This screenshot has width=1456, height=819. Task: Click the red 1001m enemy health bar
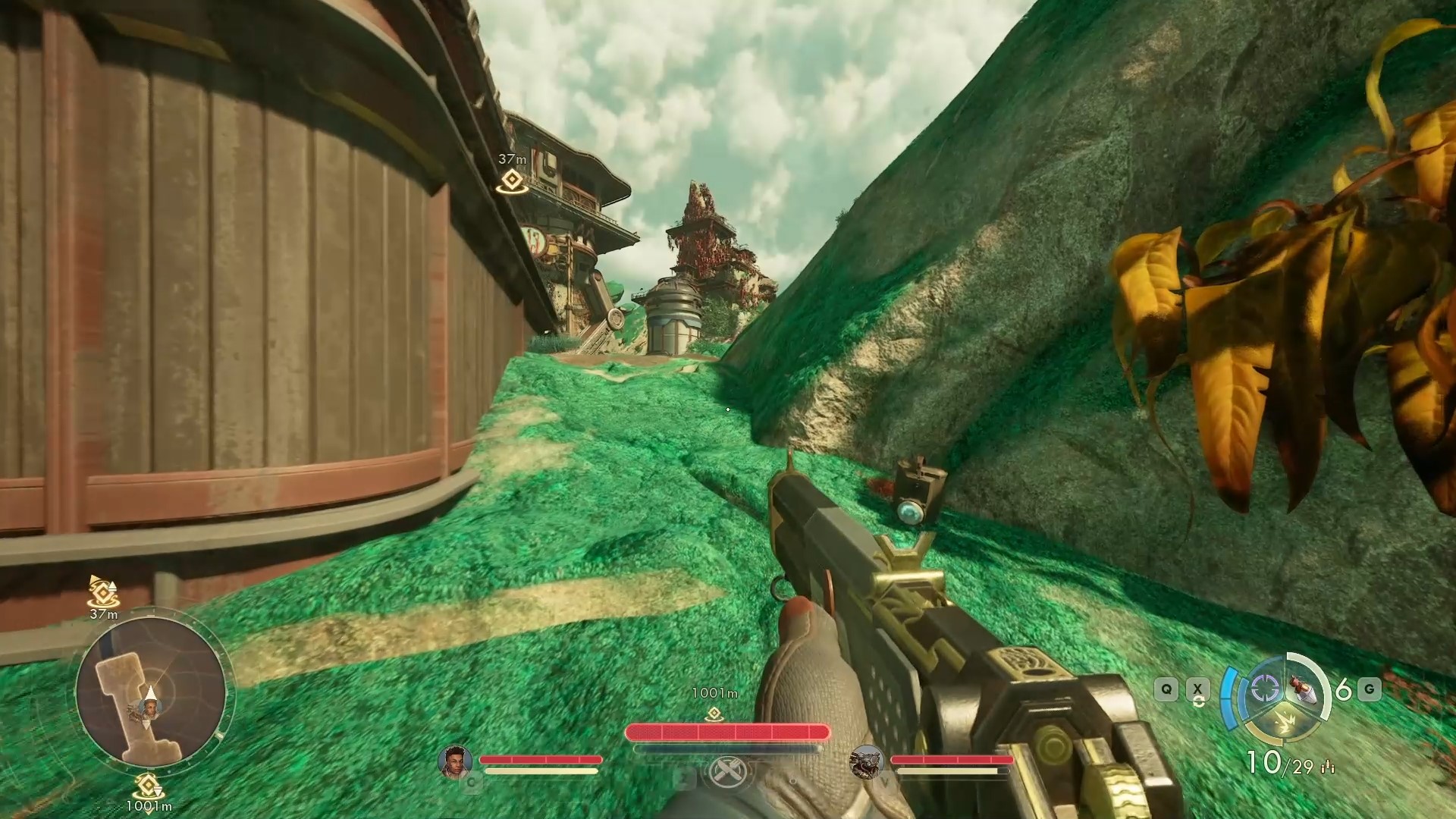click(x=728, y=731)
